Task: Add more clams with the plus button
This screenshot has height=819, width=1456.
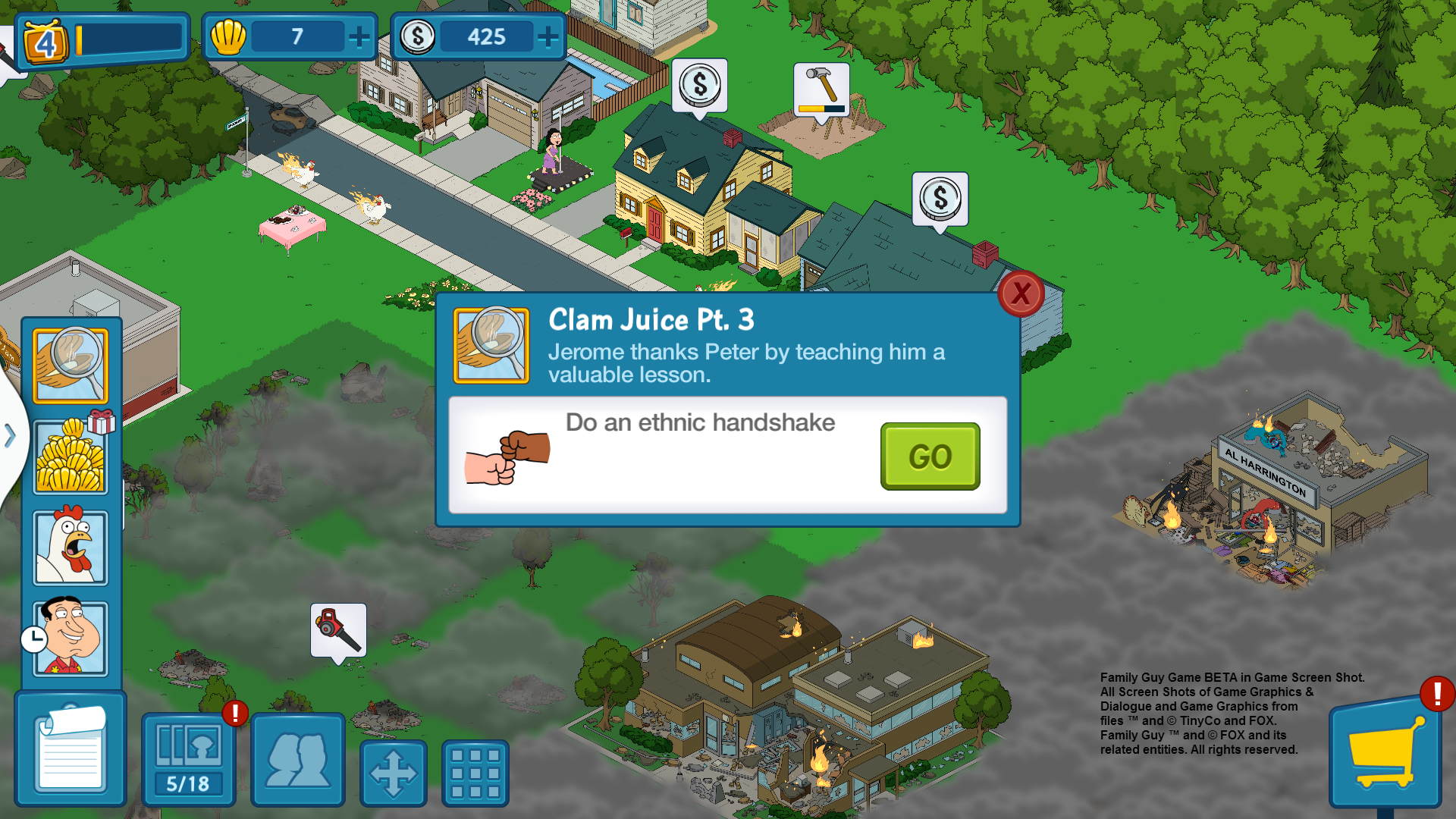Action: click(x=359, y=36)
